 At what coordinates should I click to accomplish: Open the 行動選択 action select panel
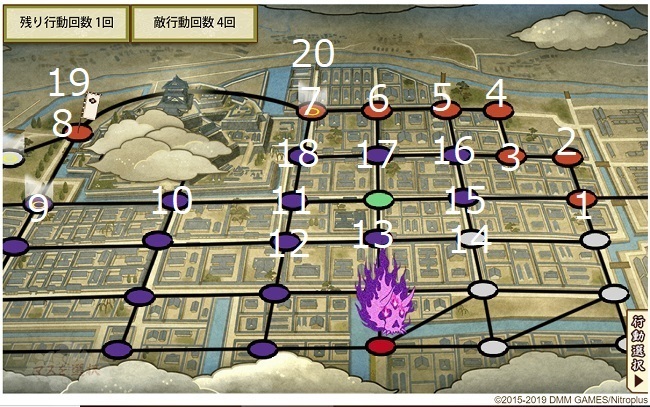click(636, 350)
